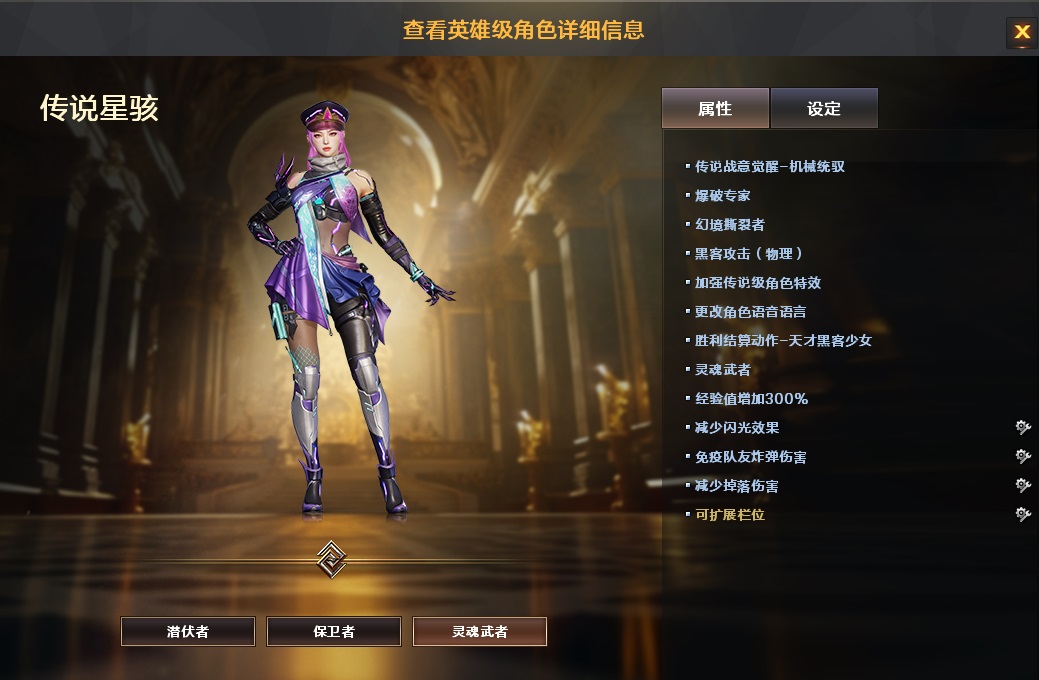The width and height of the screenshot is (1039, 680).
Task: Select the gear icon beside 可扩展栏位
Action: click(1022, 515)
